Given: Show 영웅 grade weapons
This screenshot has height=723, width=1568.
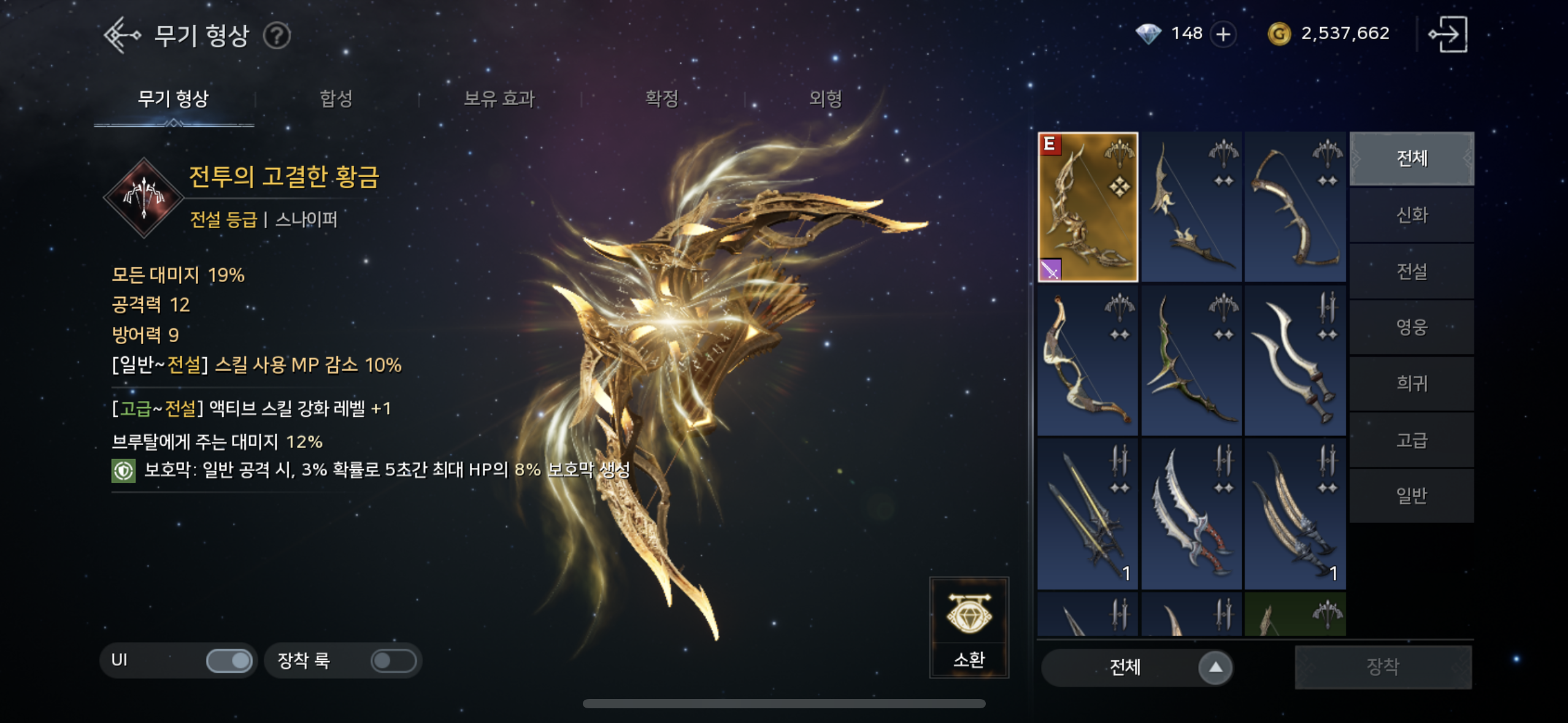Looking at the screenshot, I should tap(1412, 327).
